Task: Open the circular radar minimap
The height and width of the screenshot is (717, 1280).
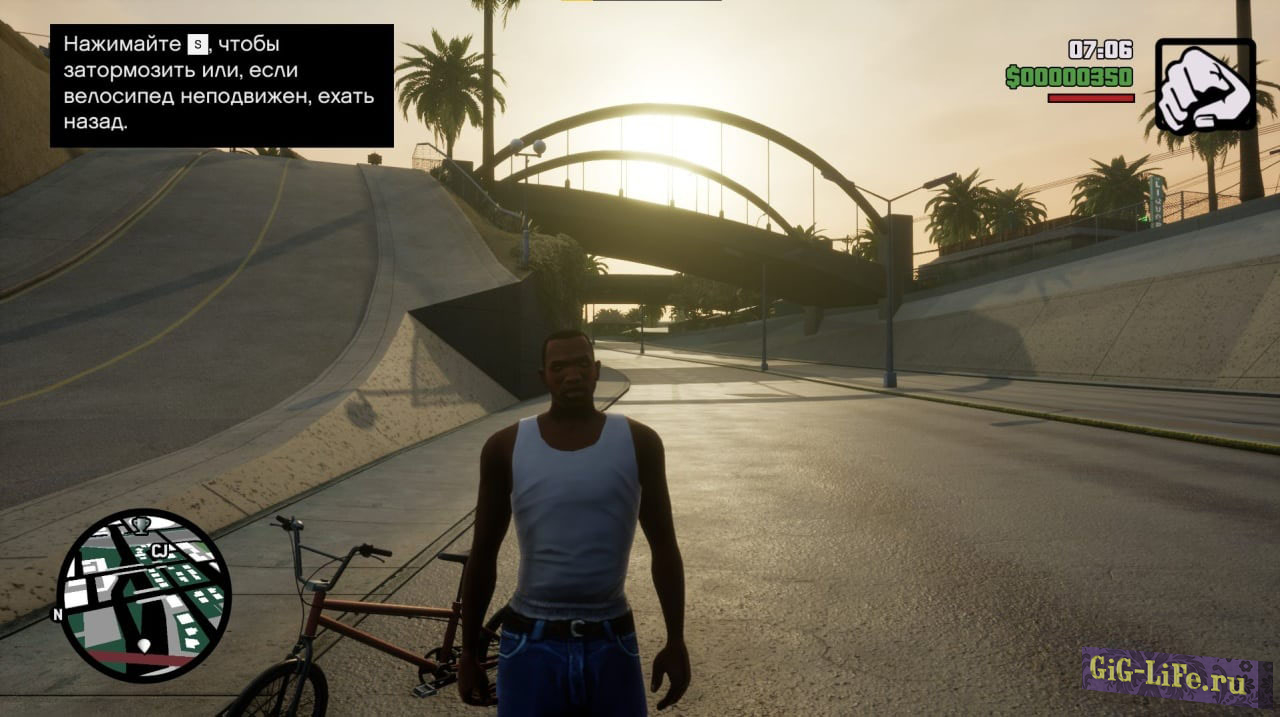Action: [x=144, y=596]
